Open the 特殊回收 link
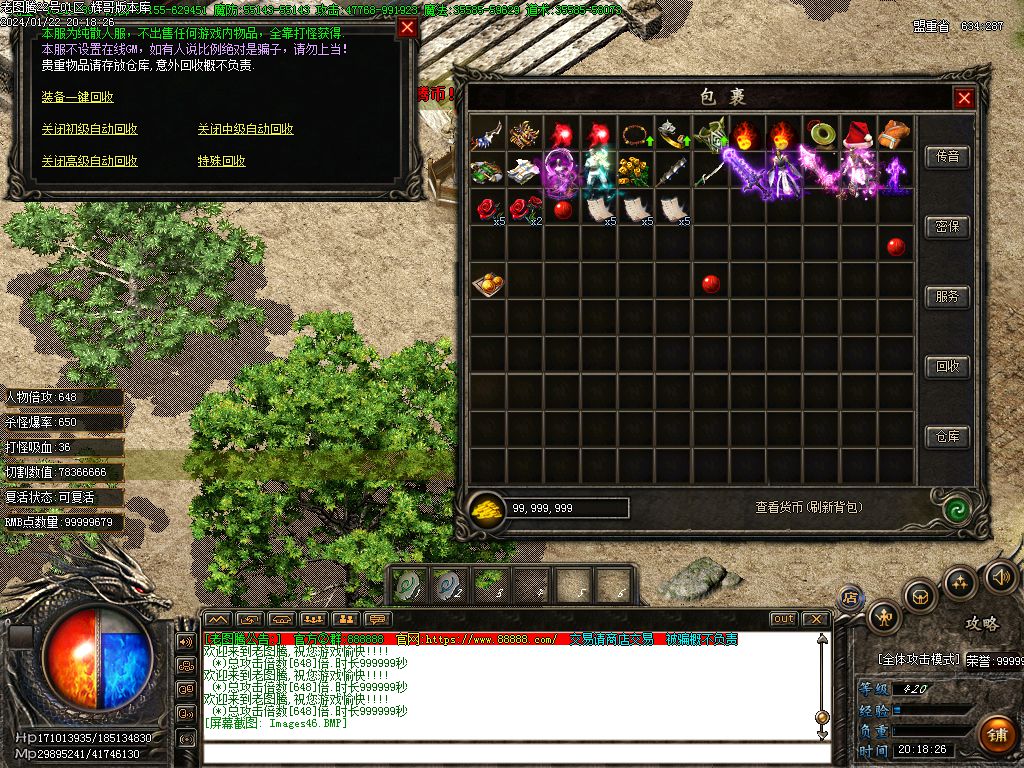 pyautogui.click(x=222, y=161)
